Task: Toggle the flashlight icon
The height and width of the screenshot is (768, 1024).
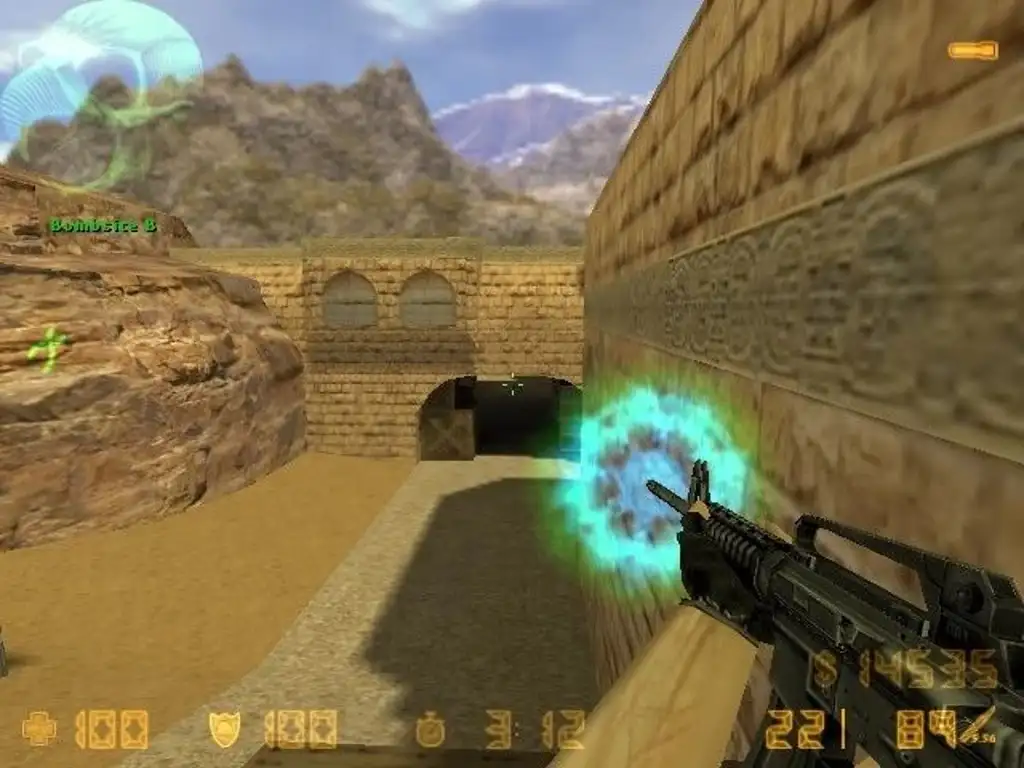Action: (x=972, y=50)
